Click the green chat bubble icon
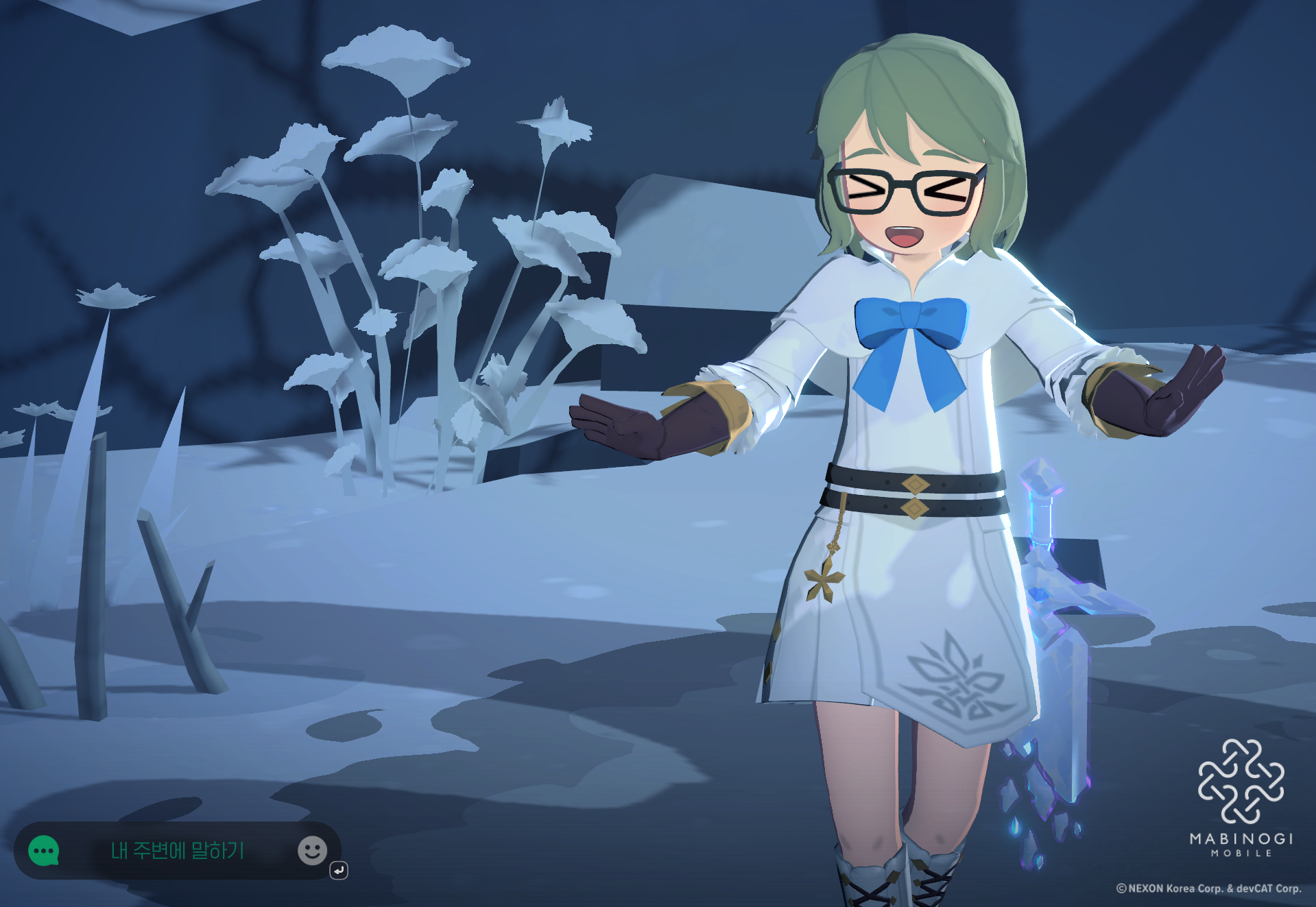1316x907 pixels. click(44, 851)
